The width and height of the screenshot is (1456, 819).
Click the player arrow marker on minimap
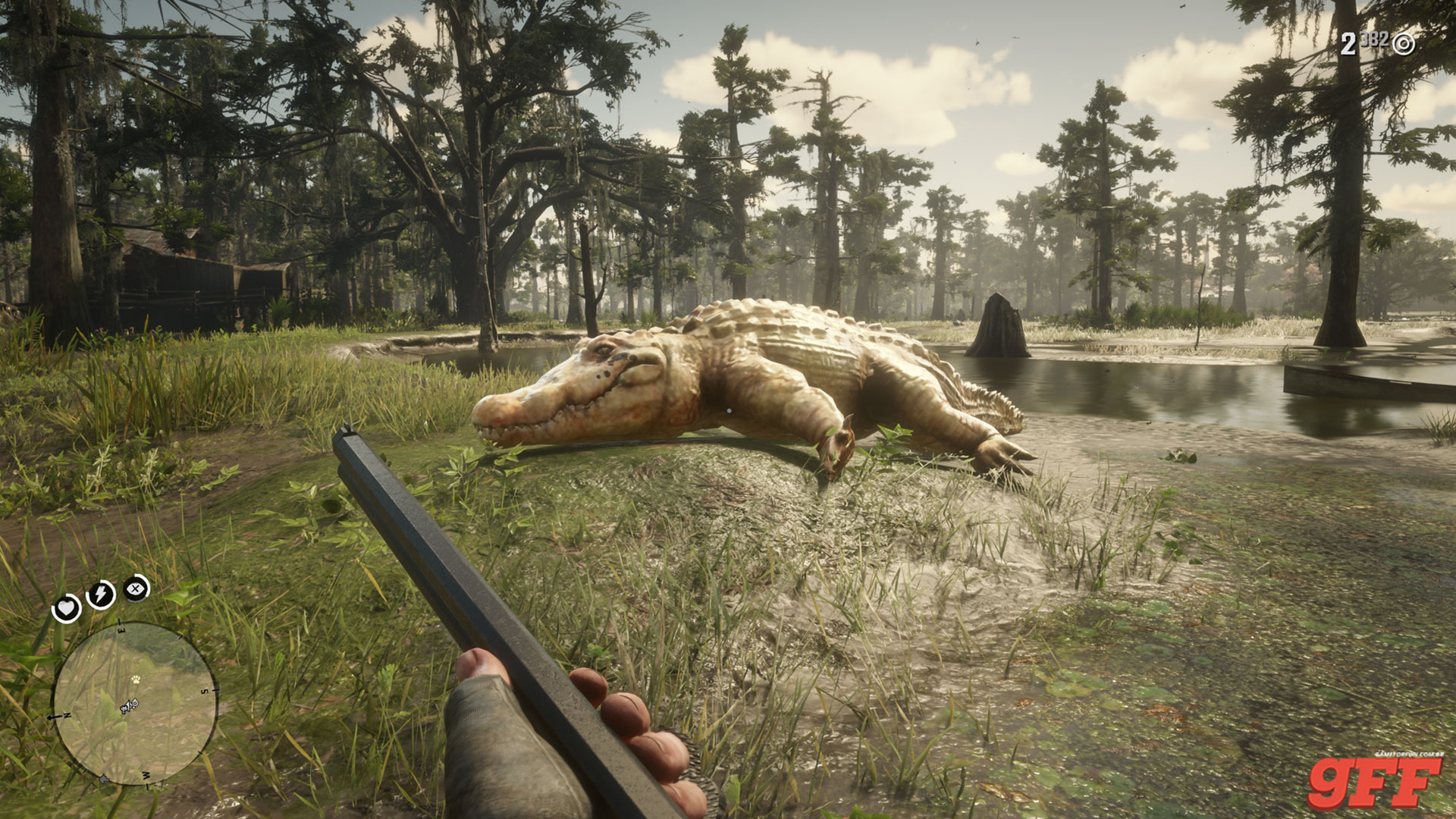(129, 705)
